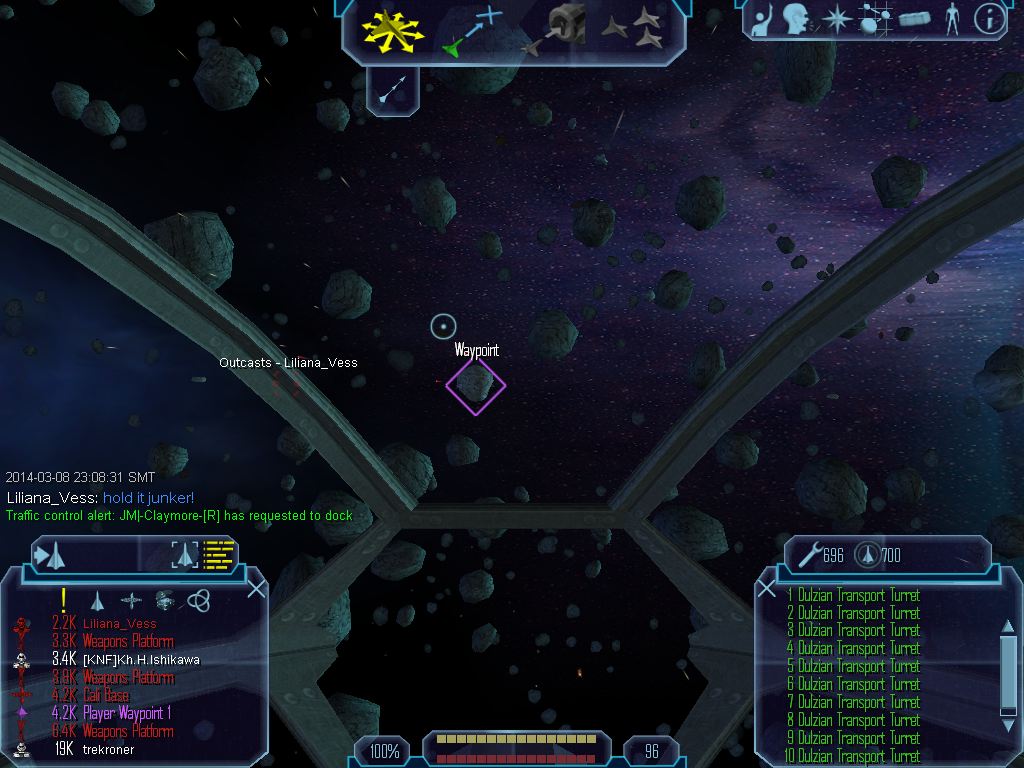This screenshot has width=1024, height=768.
Task: Open the chat talking-head icon
Action: [x=797, y=17]
